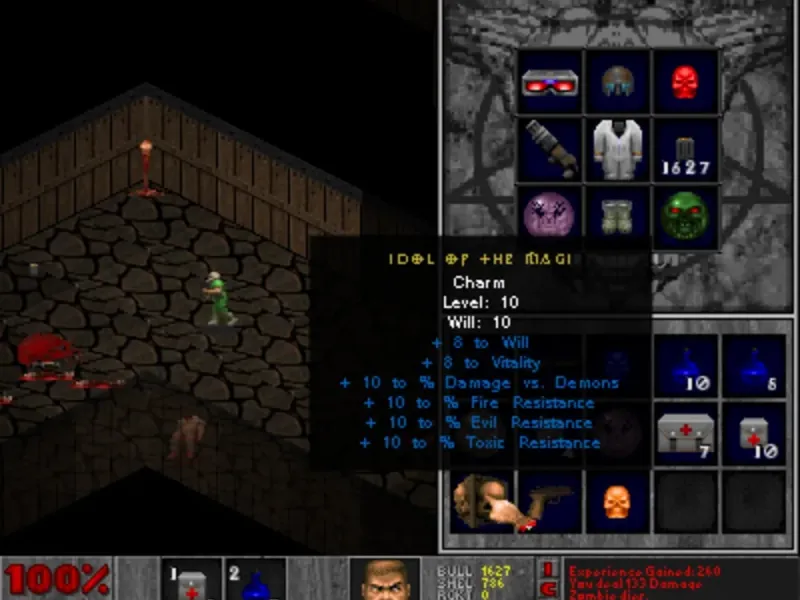The height and width of the screenshot is (600, 800).
Task: Use the medkit in quick slot 1
Action: coord(190,580)
